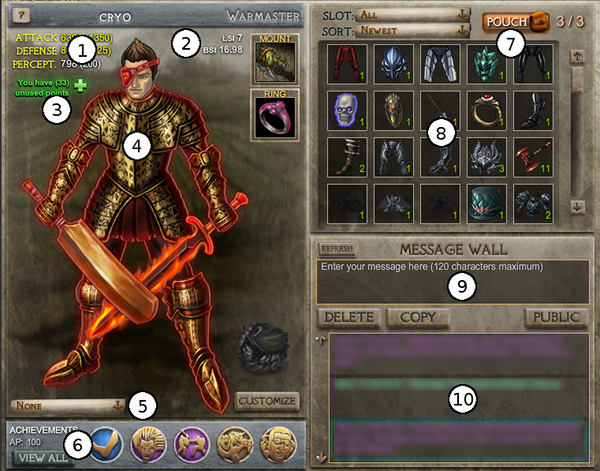Open the Pouch
The image size is (600, 471).
pyautogui.click(x=512, y=20)
